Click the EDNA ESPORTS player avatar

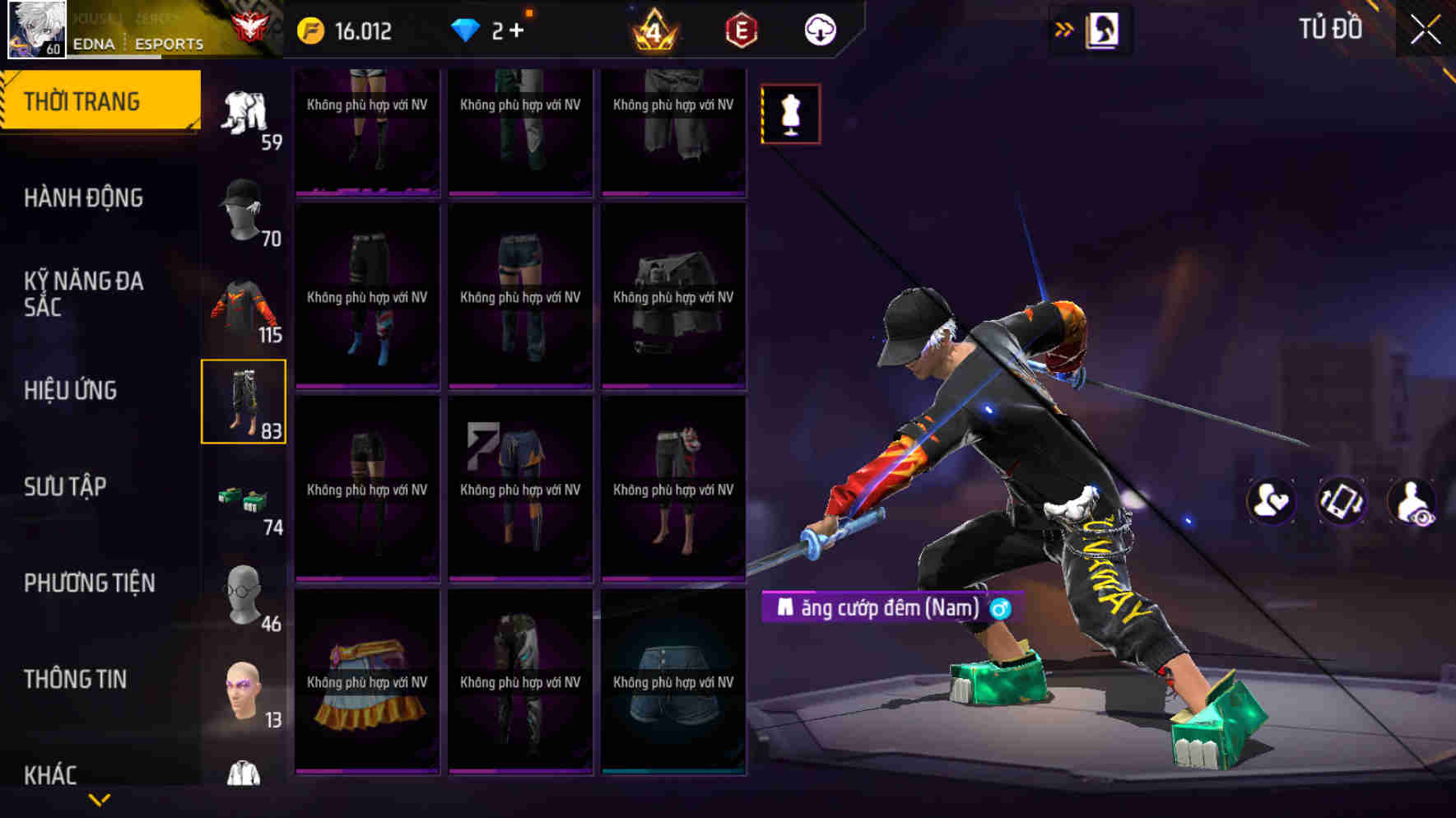36,30
